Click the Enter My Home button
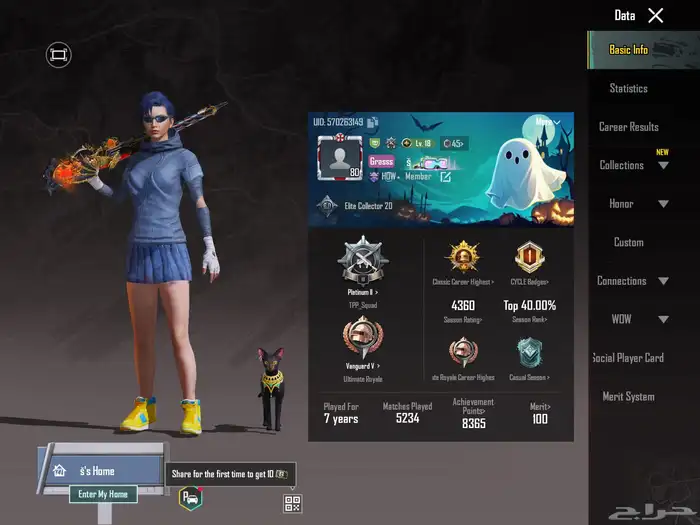This screenshot has width=700, height=525. click(x=103, y=494)
